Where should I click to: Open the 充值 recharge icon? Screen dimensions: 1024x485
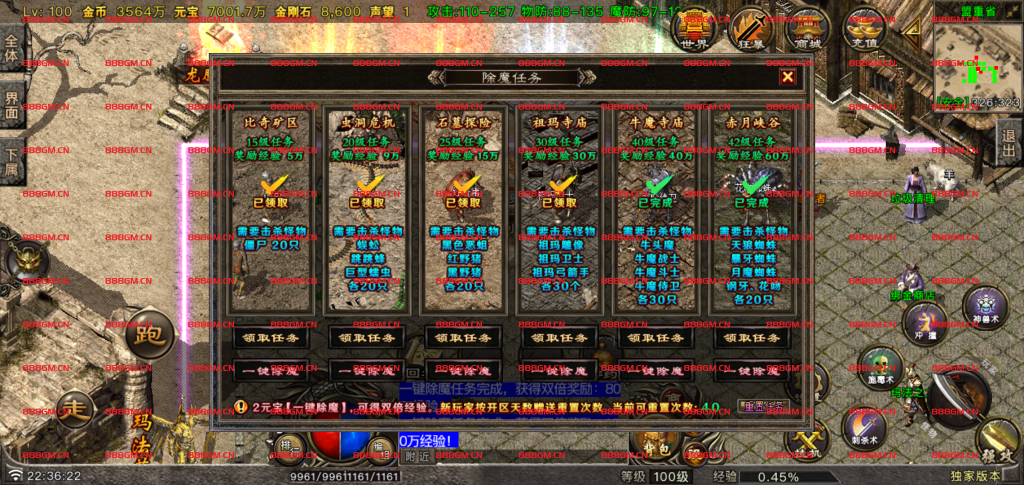click(x=866, y=30)
